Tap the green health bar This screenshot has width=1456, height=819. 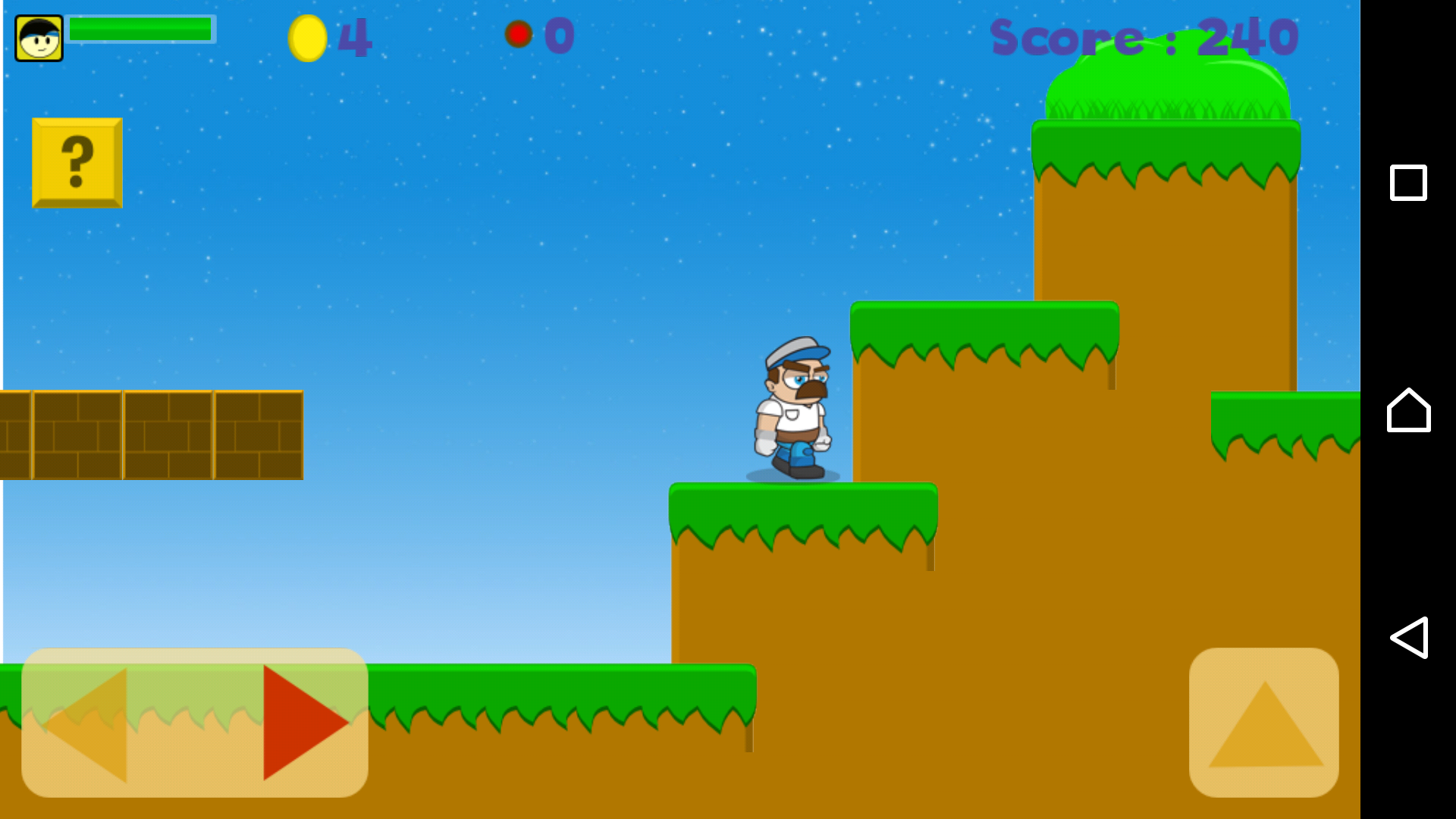pos(140,30)
